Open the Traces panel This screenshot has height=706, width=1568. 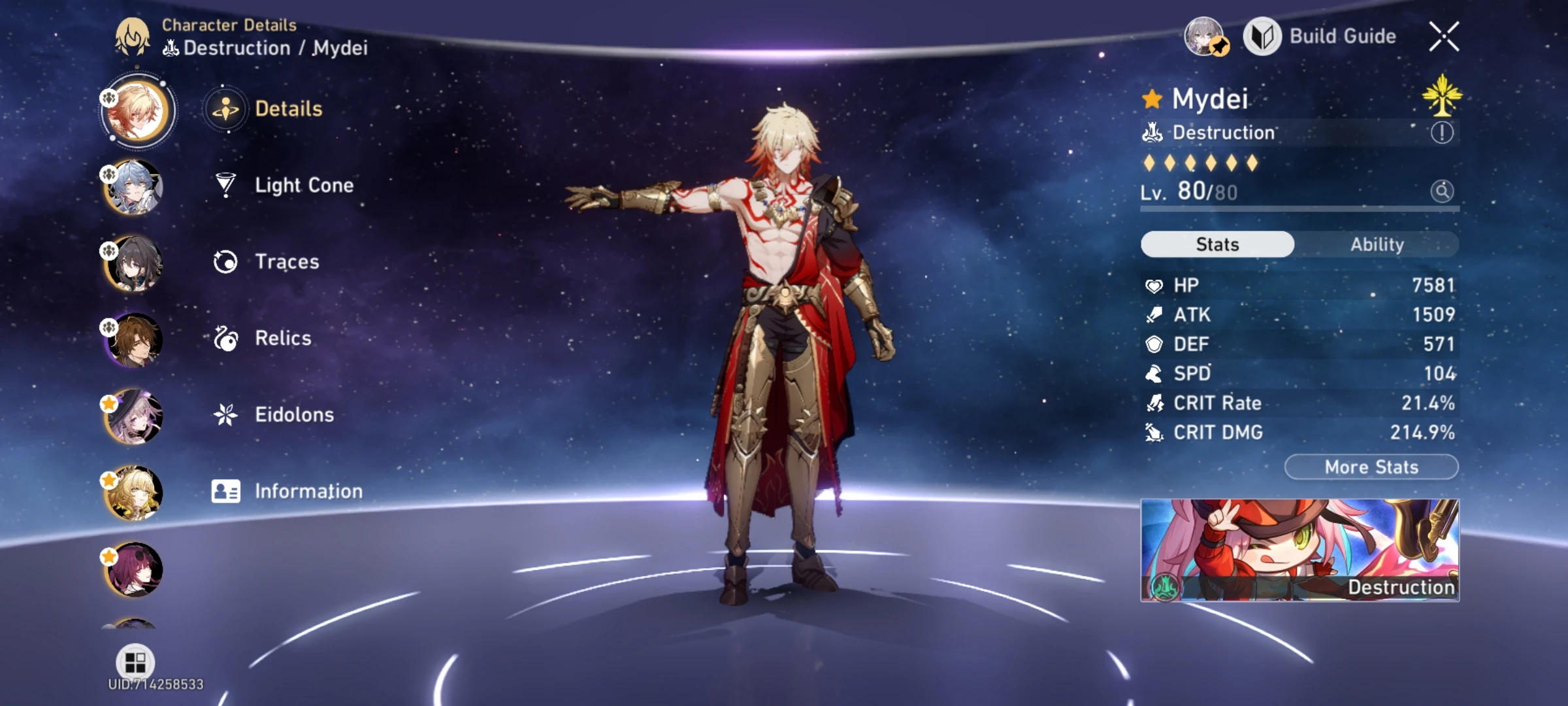[x=287, y=261]
